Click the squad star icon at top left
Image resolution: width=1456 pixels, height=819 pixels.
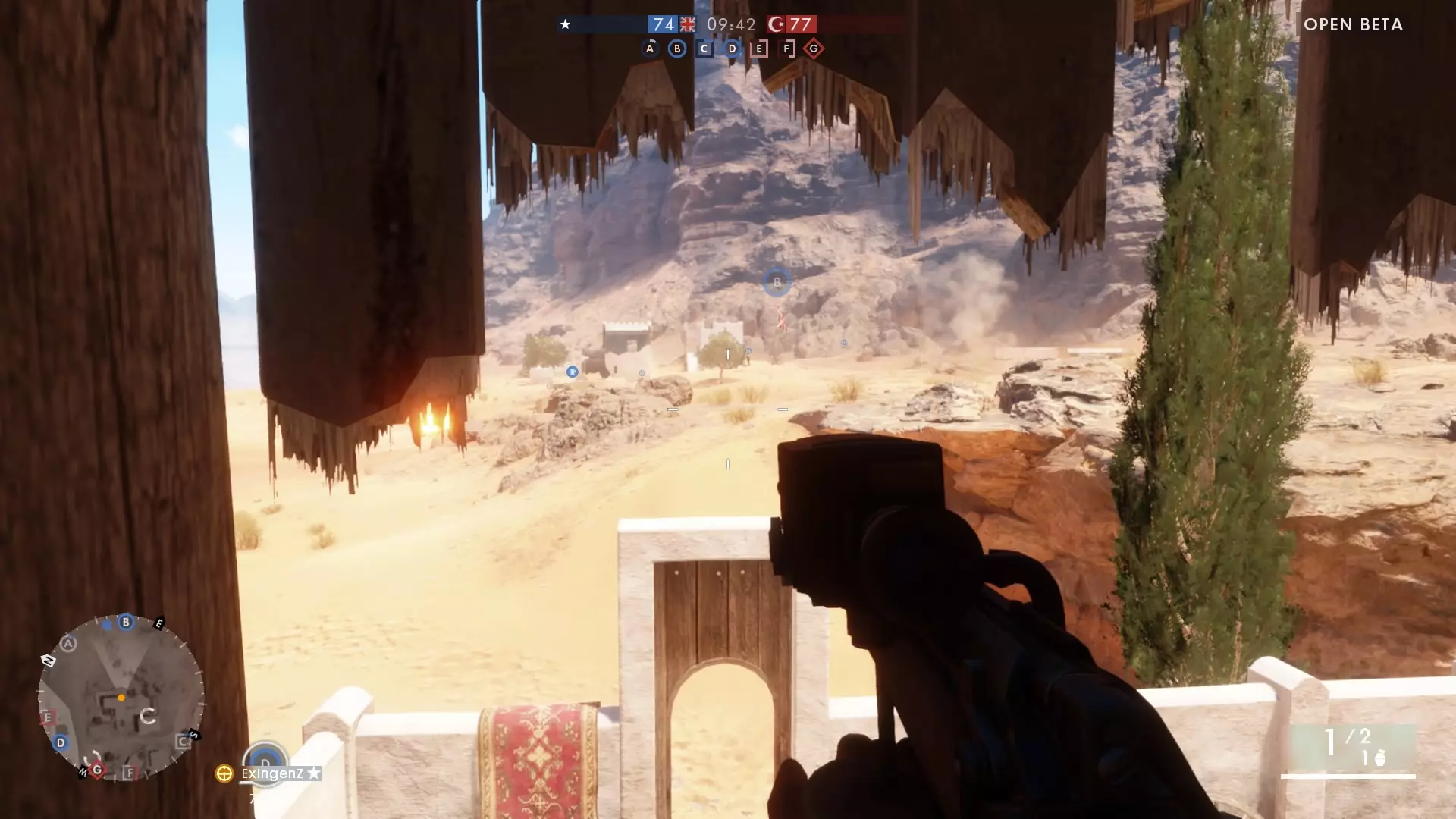(x=565, y=24)
